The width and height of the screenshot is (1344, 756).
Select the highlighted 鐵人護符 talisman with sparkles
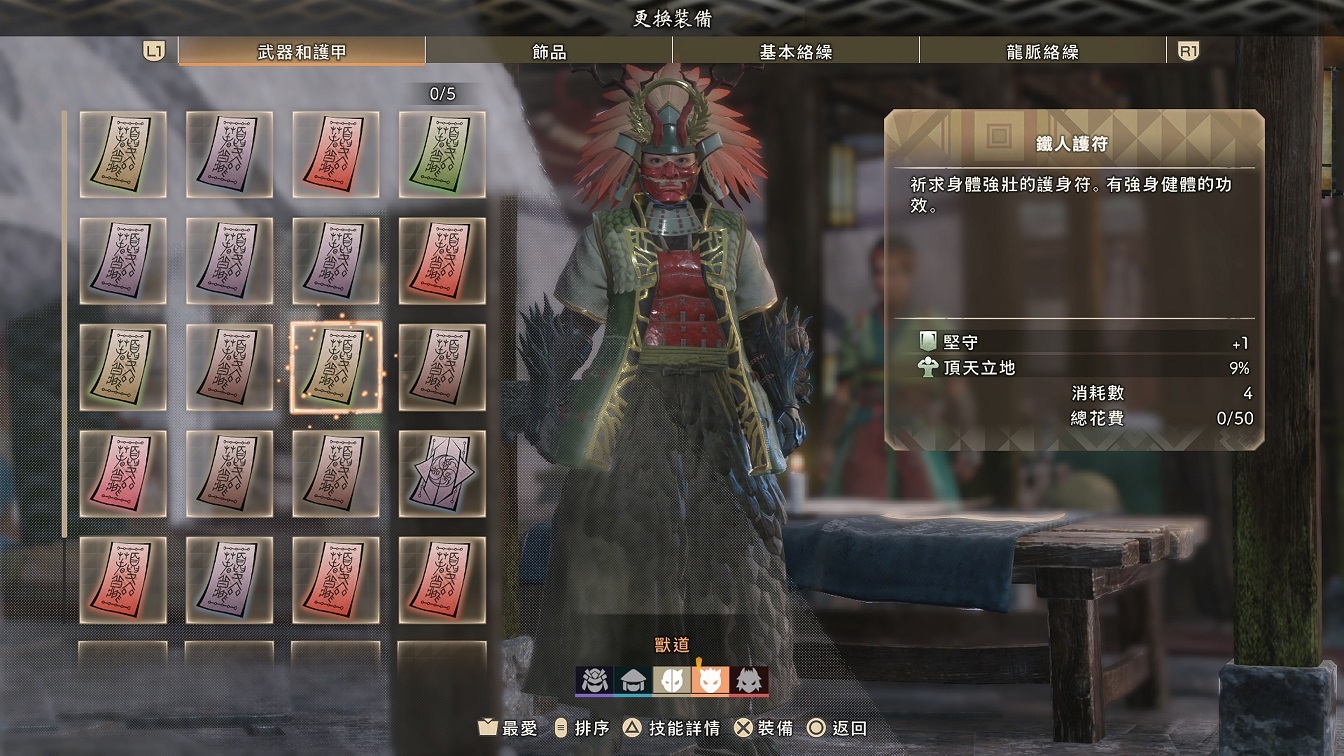[336, 368]
